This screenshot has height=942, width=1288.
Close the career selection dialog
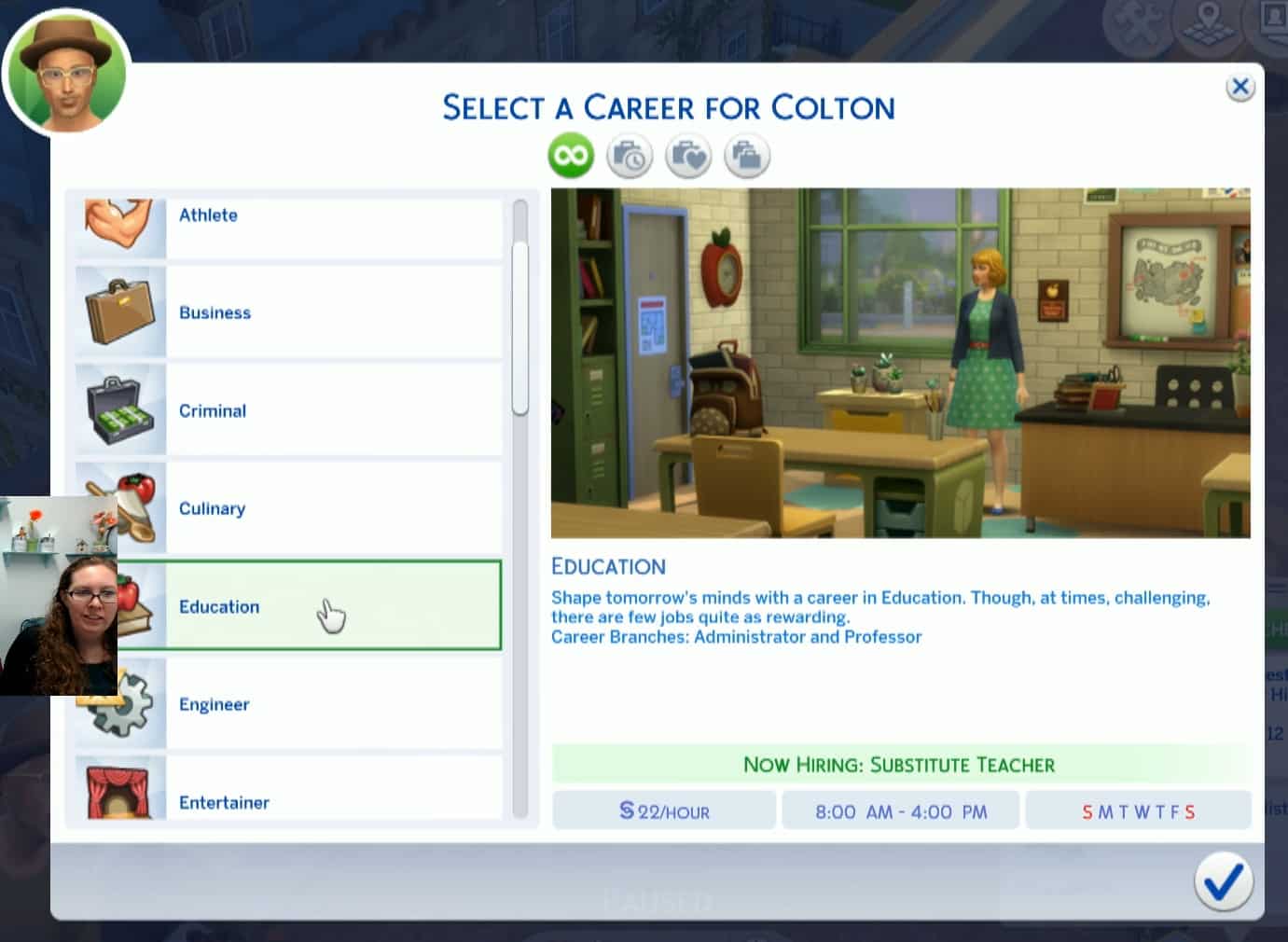click(x=1240, y=88)
